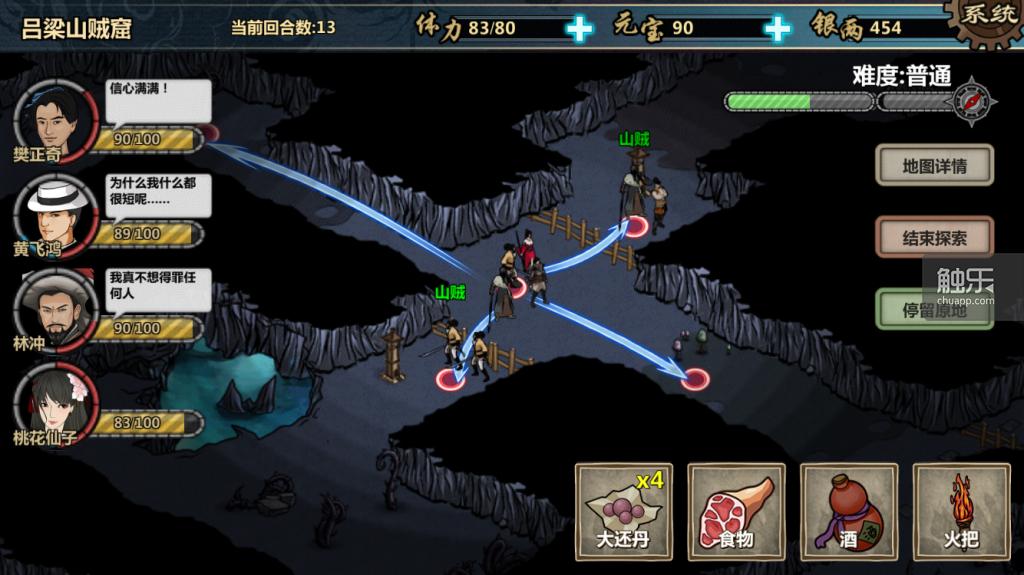Open the 系统 gear menu
The width and height of the screenshot is (1024, 575).
986,20
